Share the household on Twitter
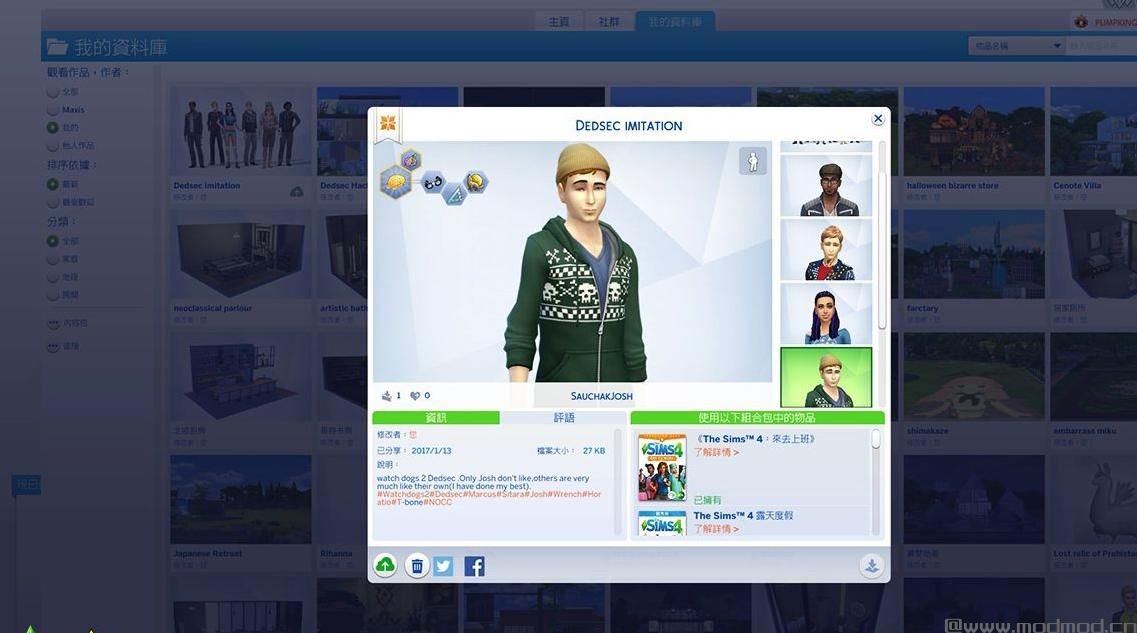 tap(444, 566)
